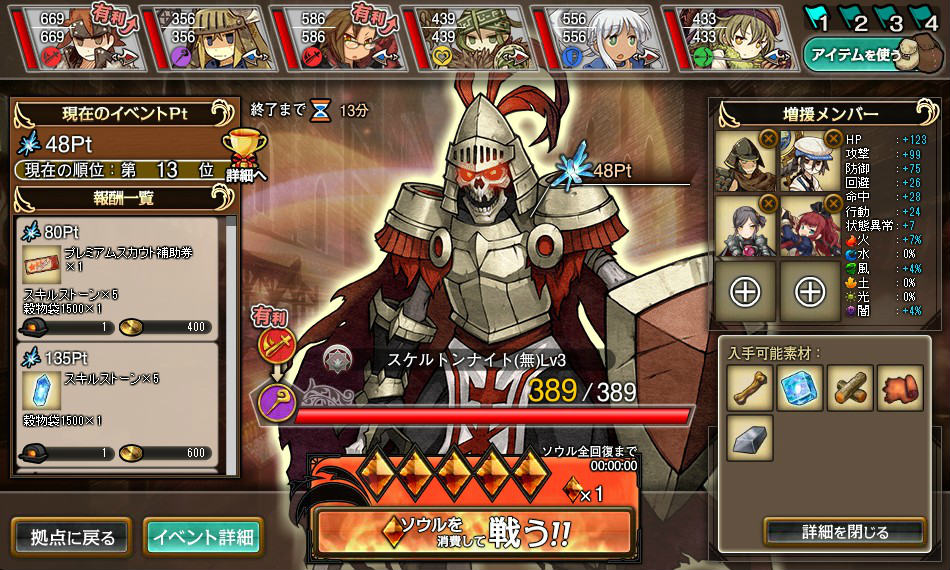950x570 pixels.
Task: Switch to party flag 2
Action: 855,19
